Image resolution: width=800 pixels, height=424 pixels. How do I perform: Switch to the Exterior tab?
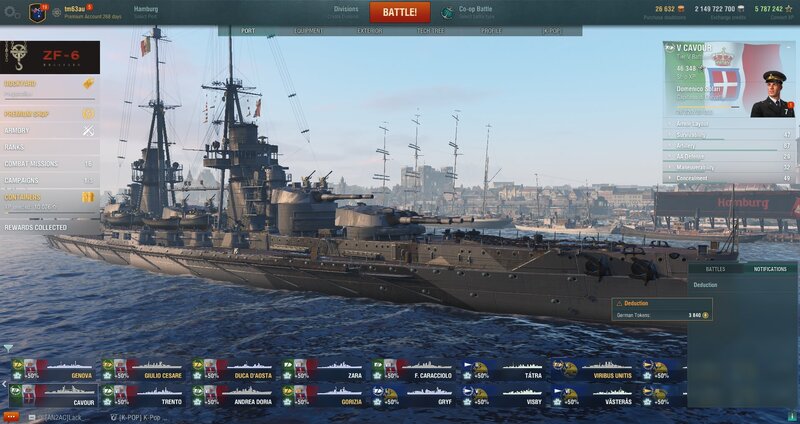(x=370, y=31)
